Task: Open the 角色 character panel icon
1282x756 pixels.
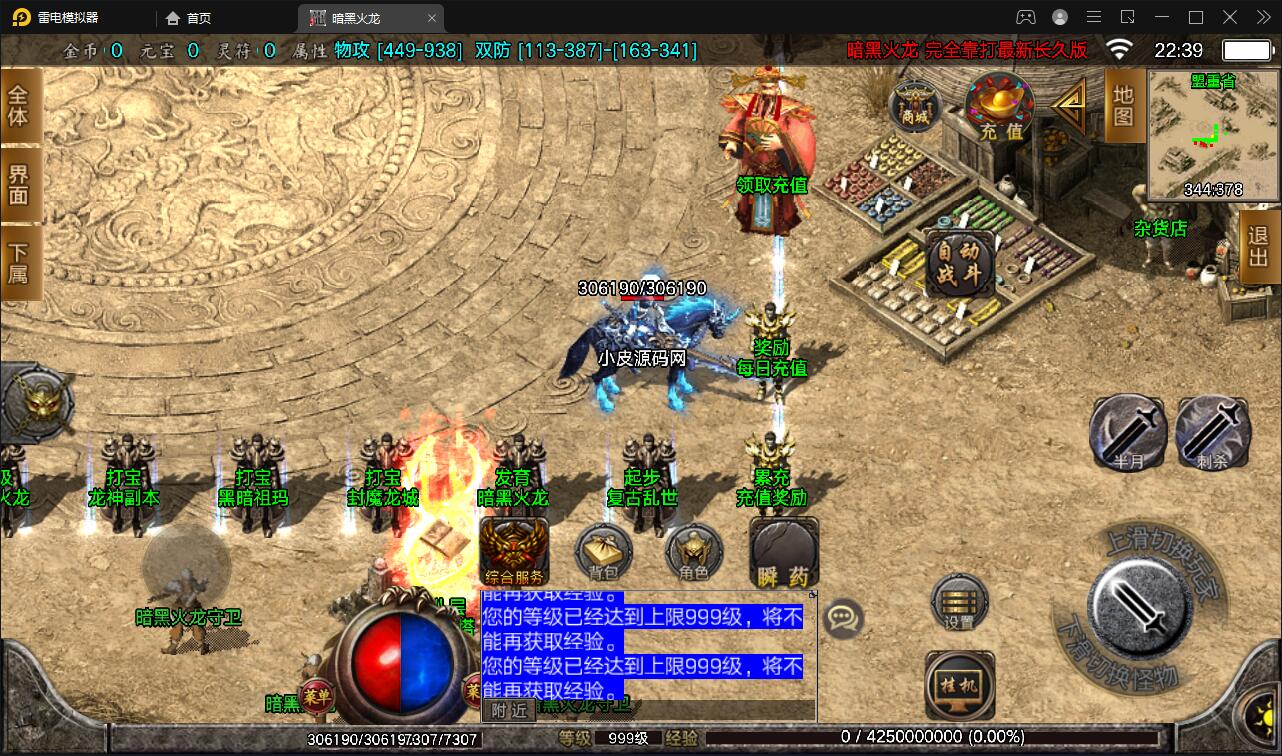Action: click(x=693, y=552)
